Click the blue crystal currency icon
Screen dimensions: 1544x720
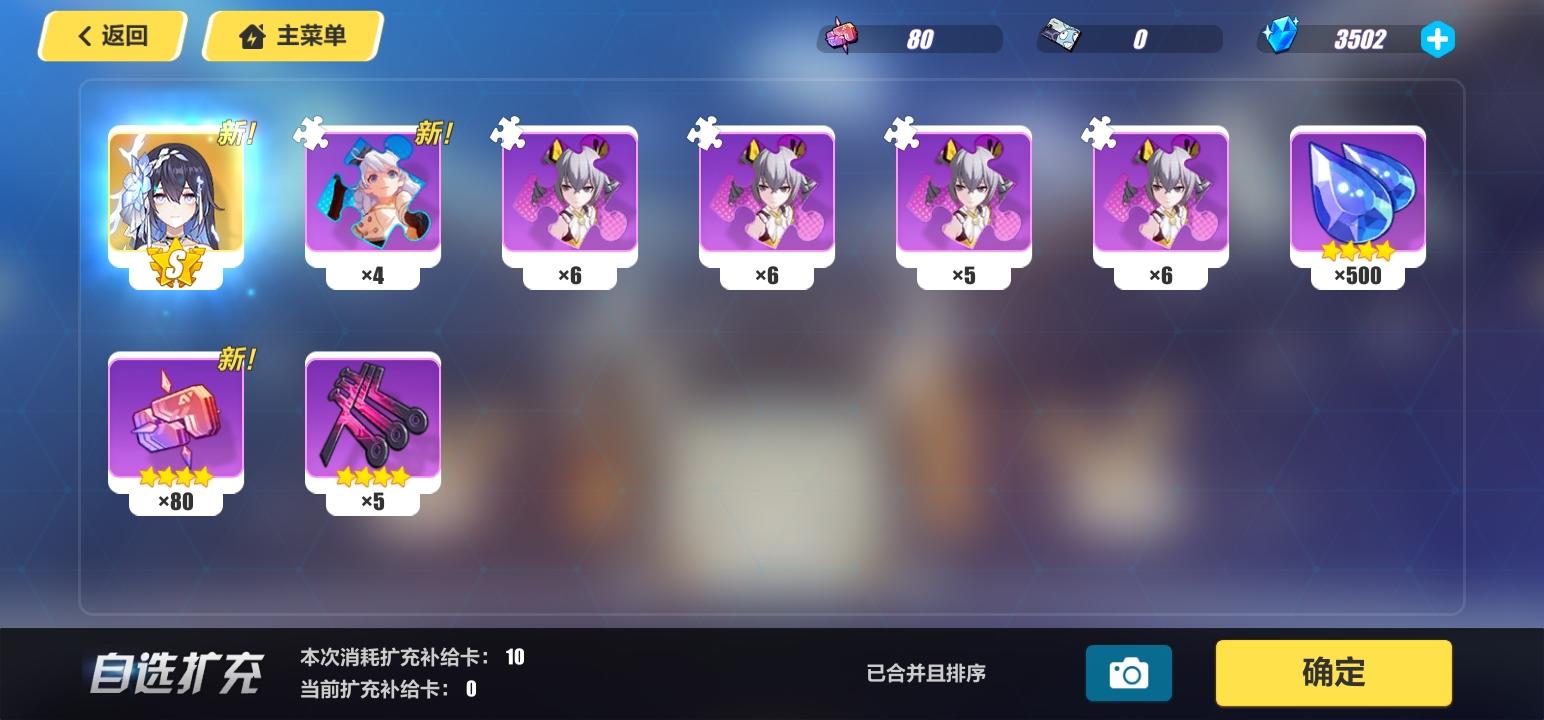(1283, 36)
